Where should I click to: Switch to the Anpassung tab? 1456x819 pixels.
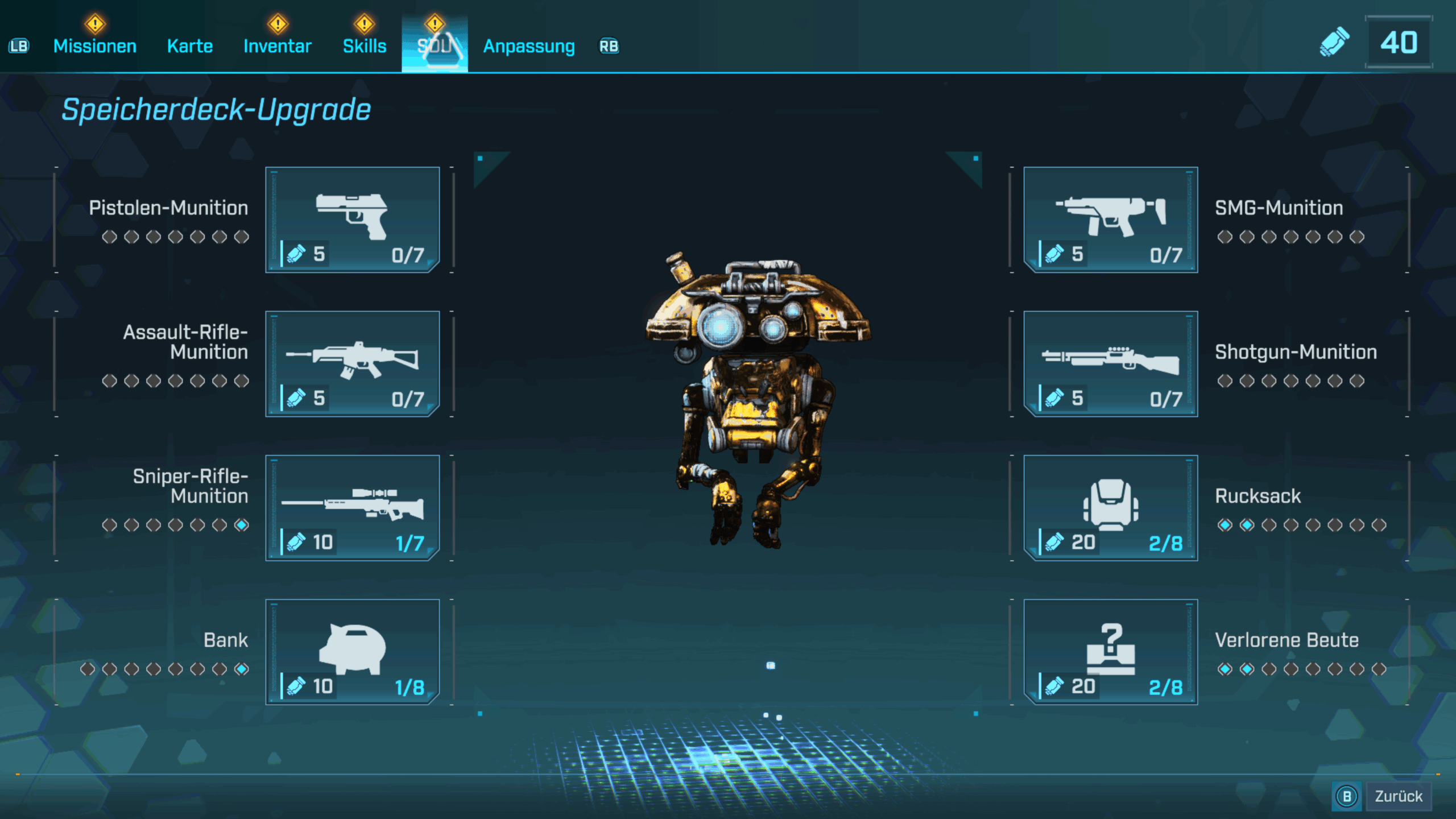[x=529, y=46]
